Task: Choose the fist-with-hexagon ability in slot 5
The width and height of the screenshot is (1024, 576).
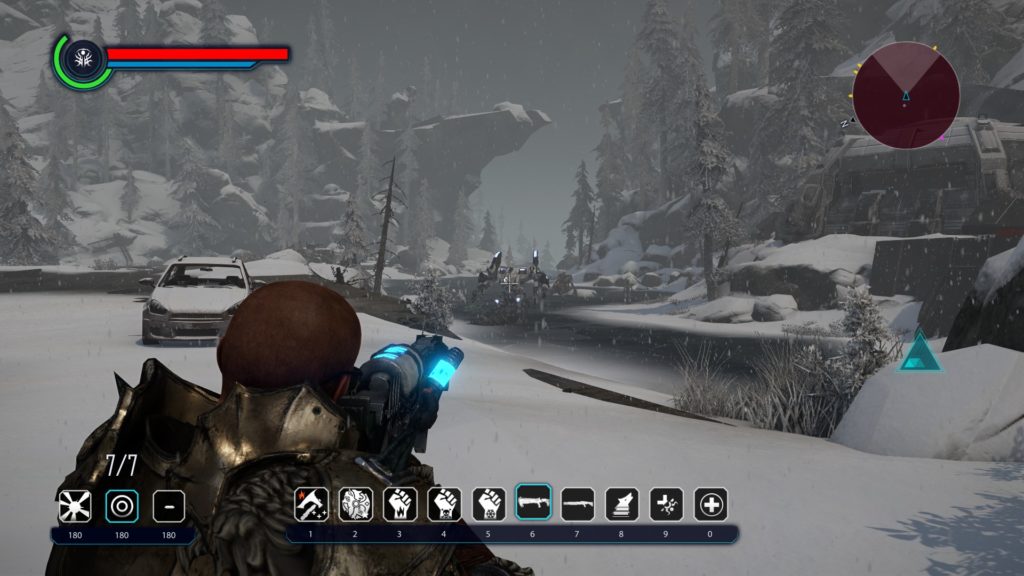Action: (489, 504)
